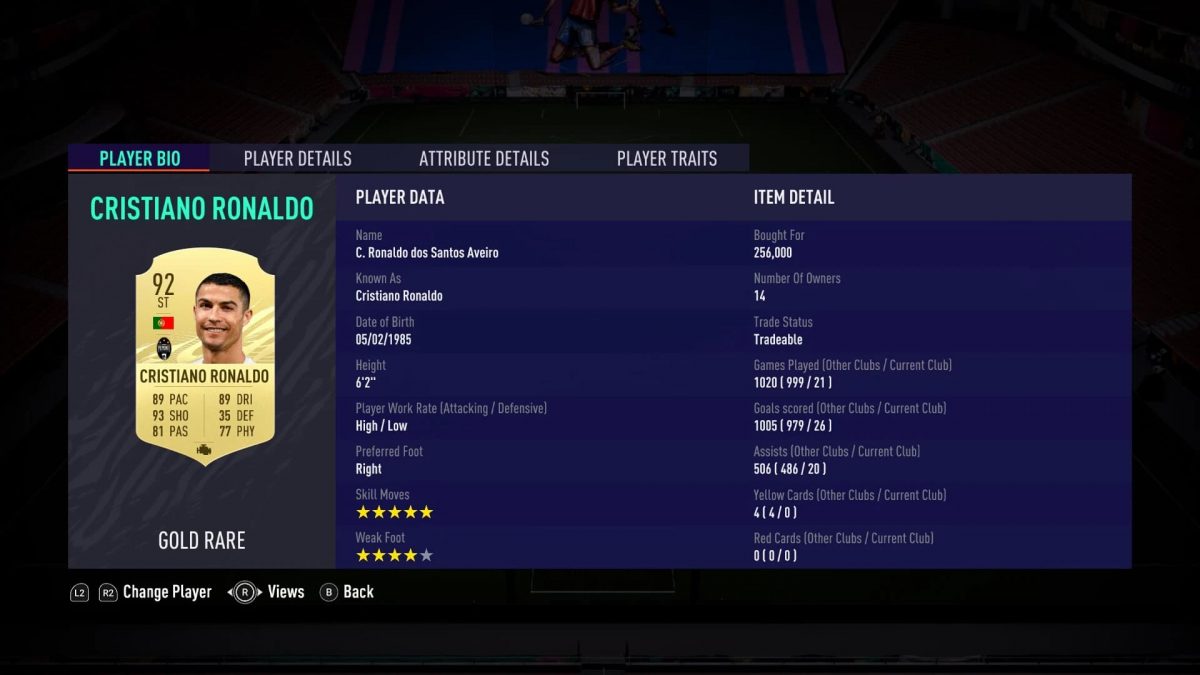1200x675 pixels.
Task: Switch to the Player Bio tab
Action: [x=140, y=158]
